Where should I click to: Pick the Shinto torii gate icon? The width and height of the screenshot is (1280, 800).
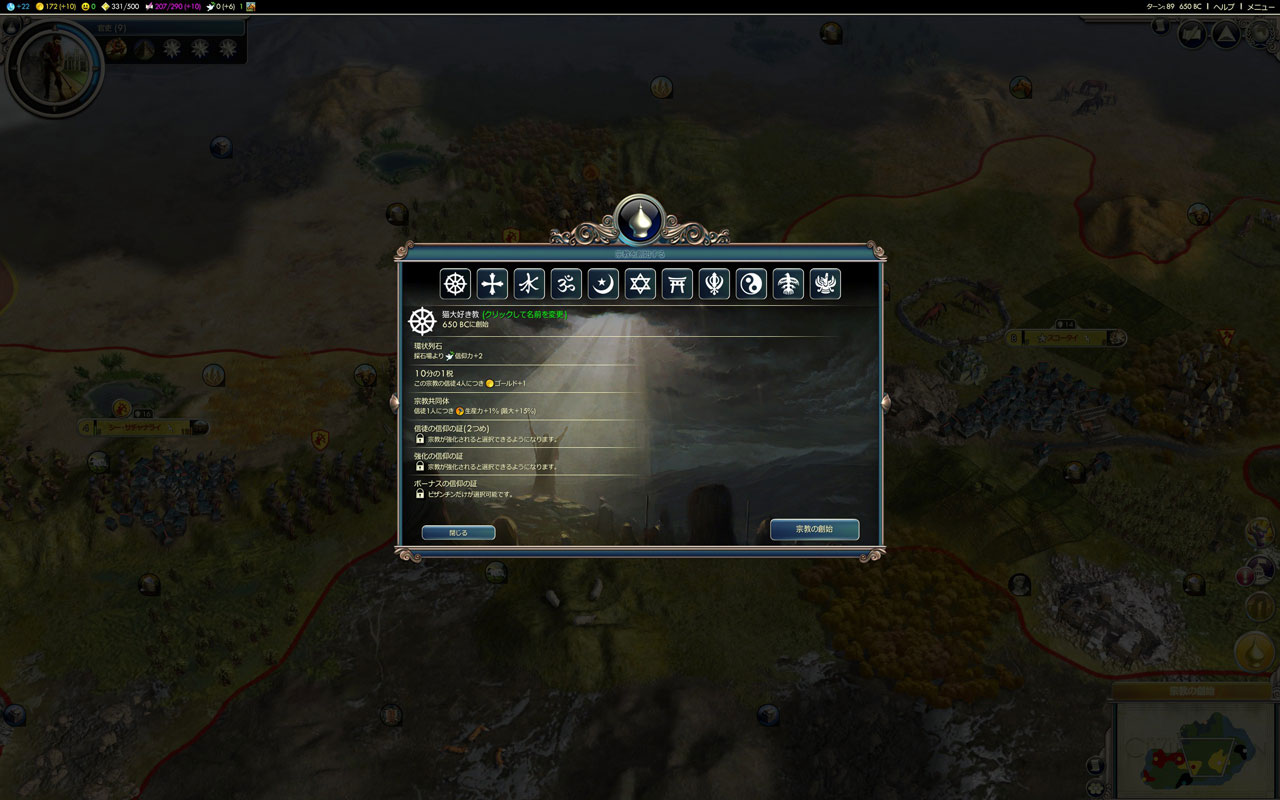677,284
